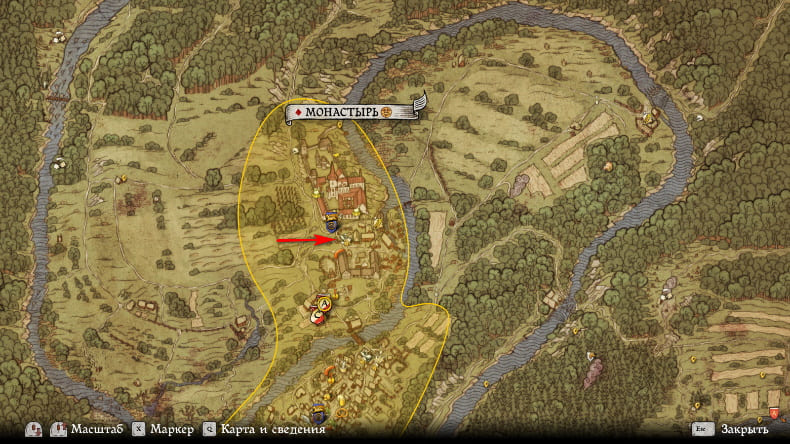Select the quest marker labeled A

(324, 303)
